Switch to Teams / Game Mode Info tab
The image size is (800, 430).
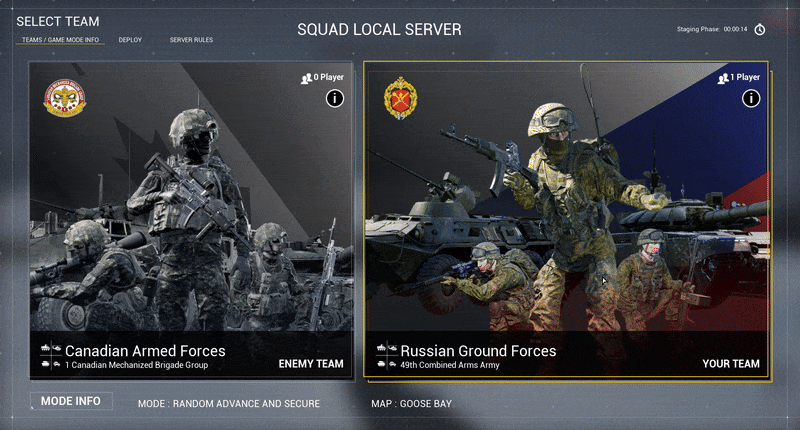[60, 40]
